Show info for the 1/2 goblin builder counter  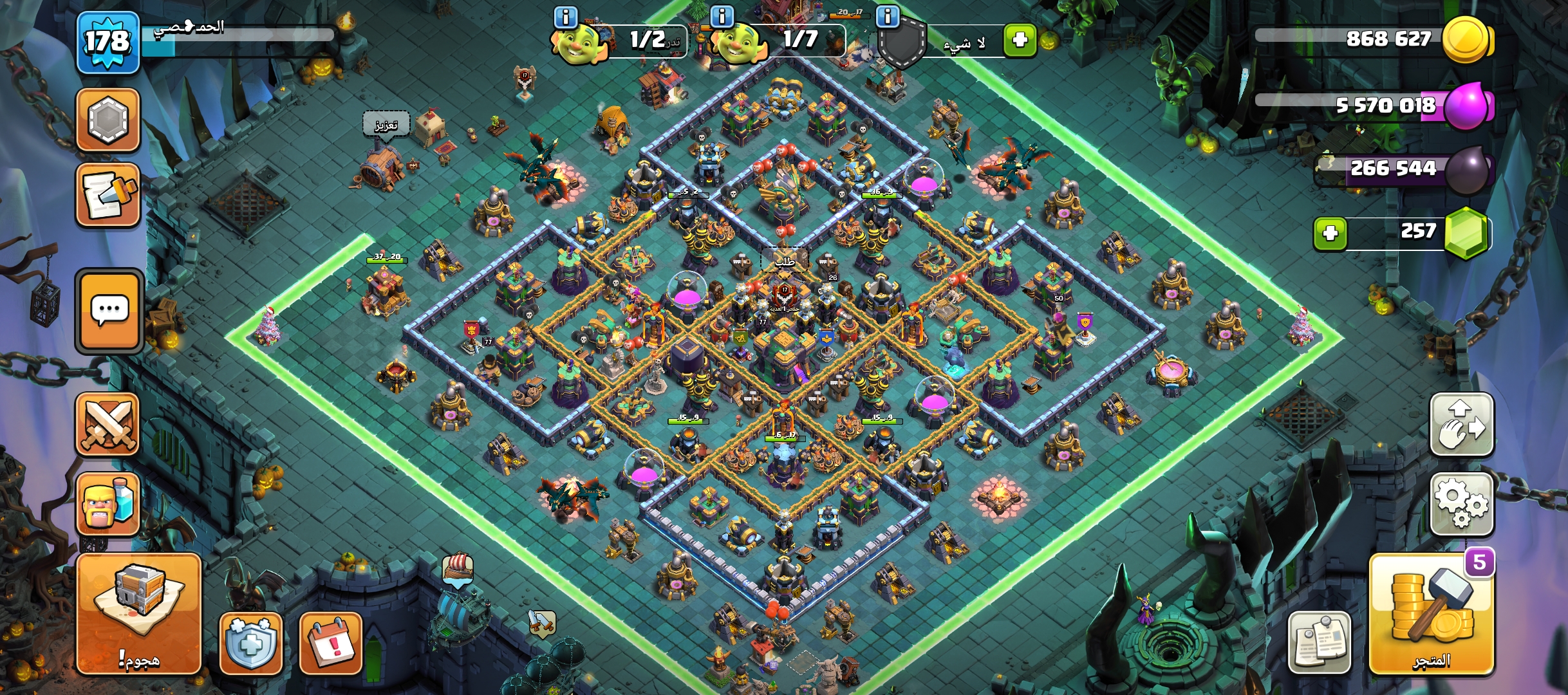(566, 17)
